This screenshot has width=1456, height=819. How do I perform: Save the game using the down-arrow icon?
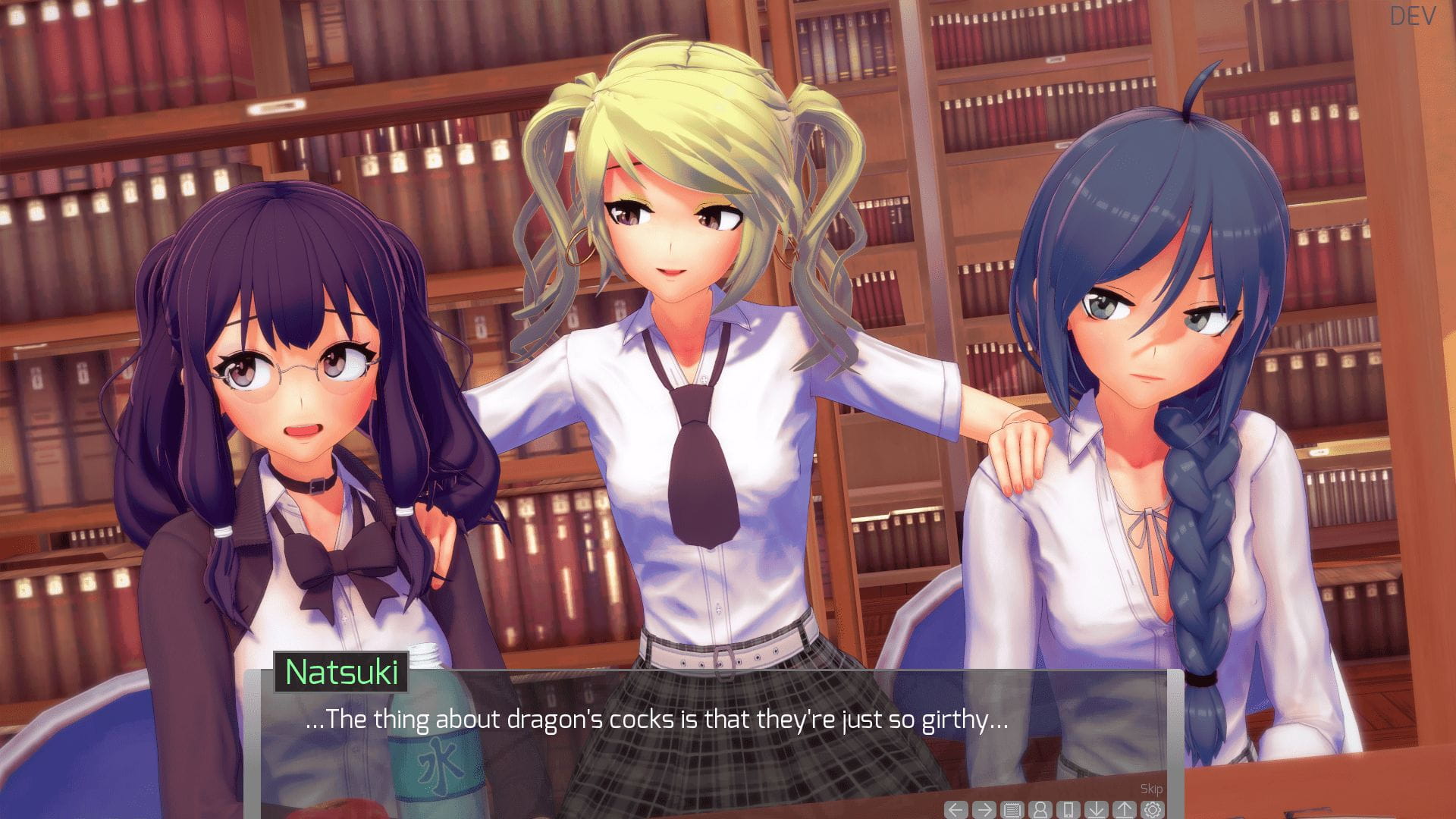point(1097,809)
